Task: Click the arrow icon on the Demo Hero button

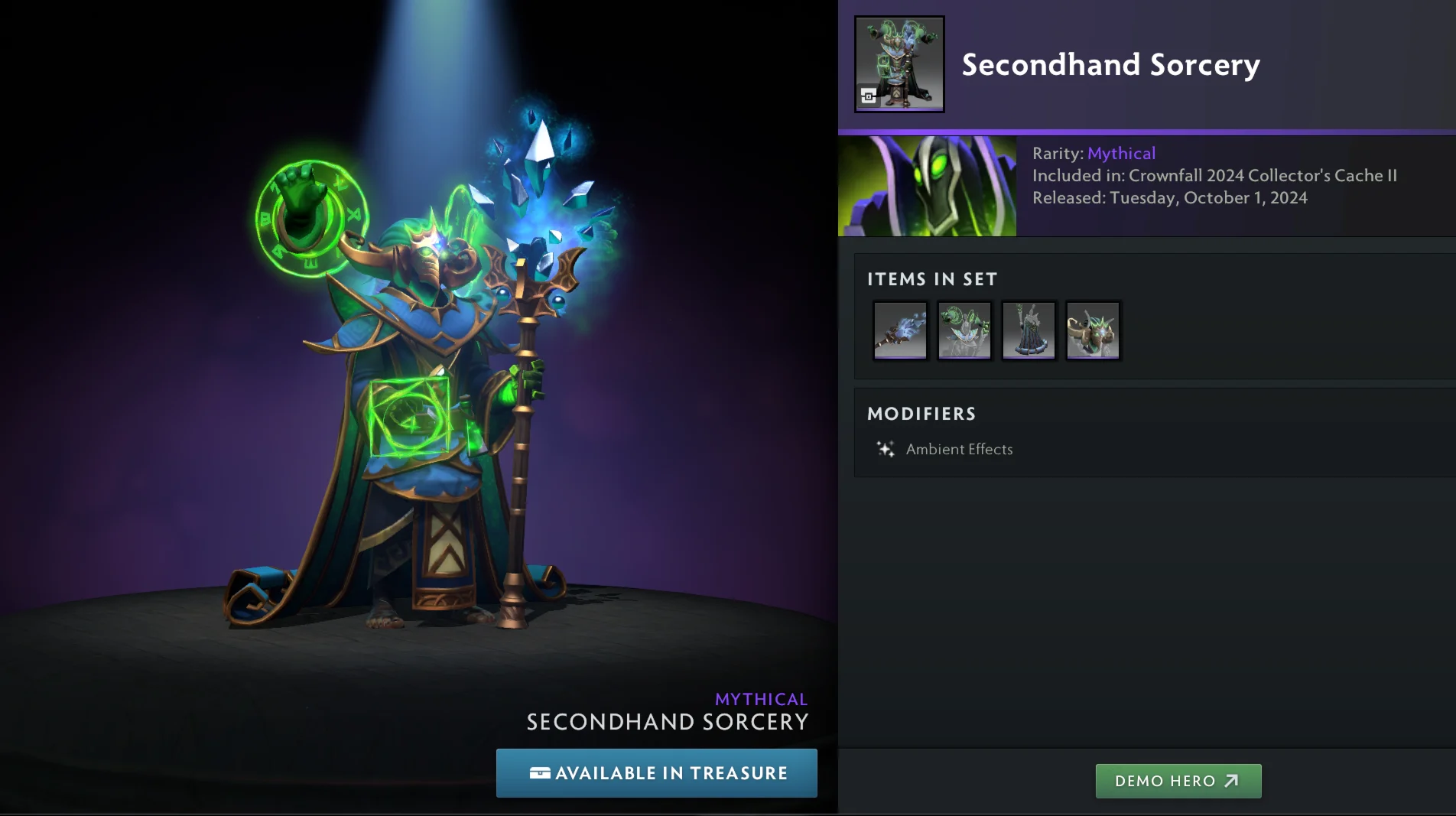Action: [1233, 781]
